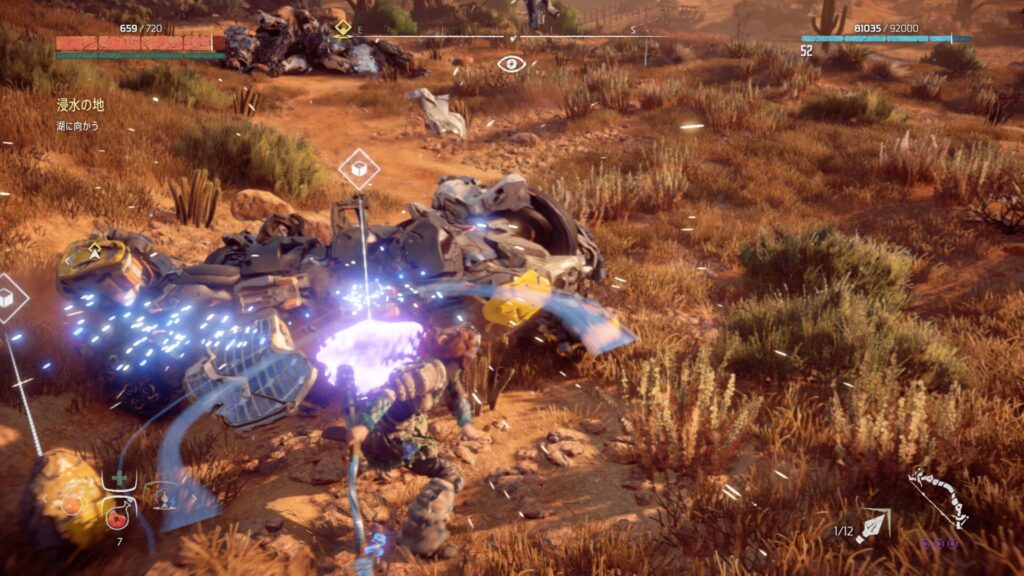Image resolution: width=1024 pixels, height=576 pixels.
Task: Open the 浸水の地 quest tracker
Action: 79,104
